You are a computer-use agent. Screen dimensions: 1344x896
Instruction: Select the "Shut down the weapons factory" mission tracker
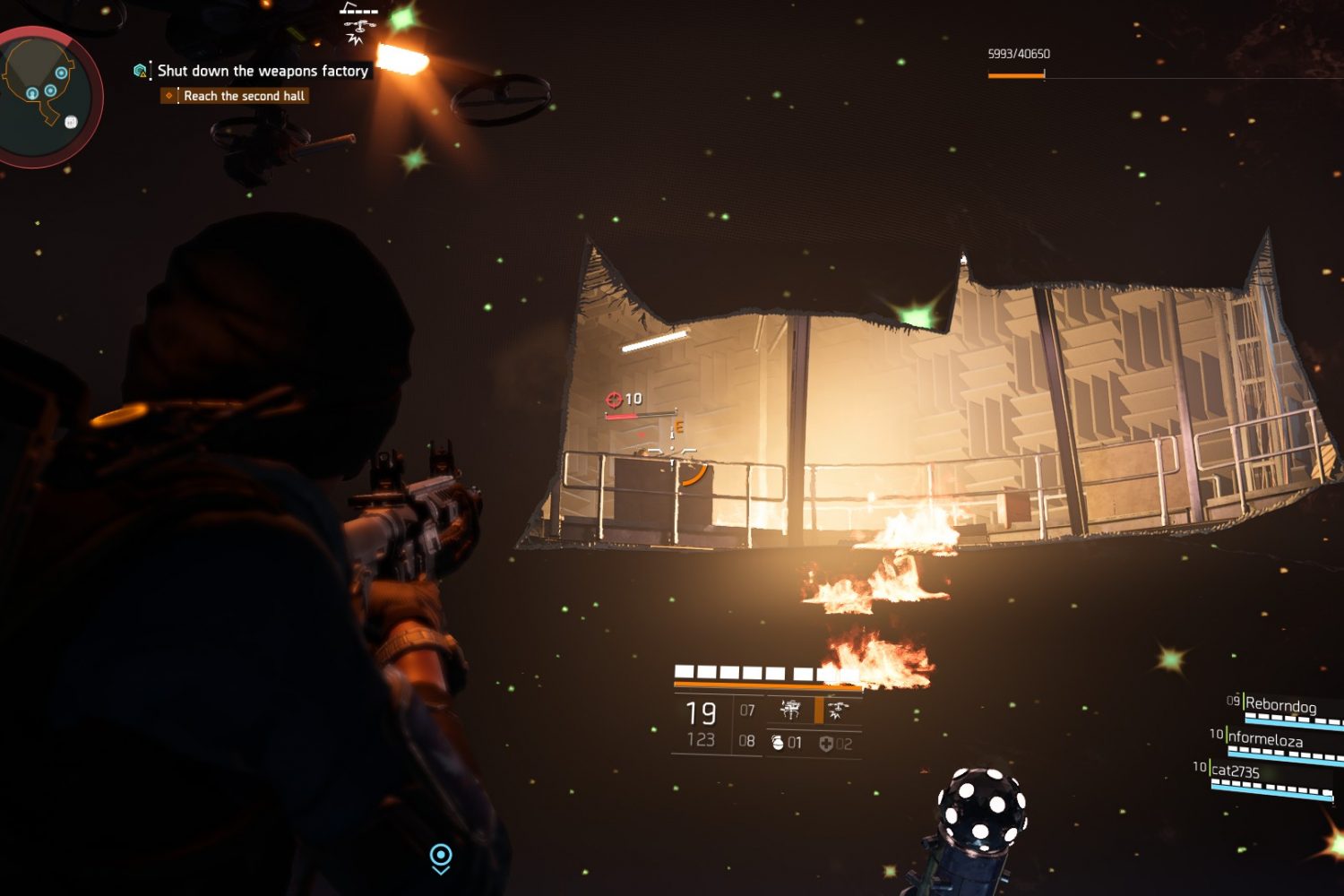(262, 71)
